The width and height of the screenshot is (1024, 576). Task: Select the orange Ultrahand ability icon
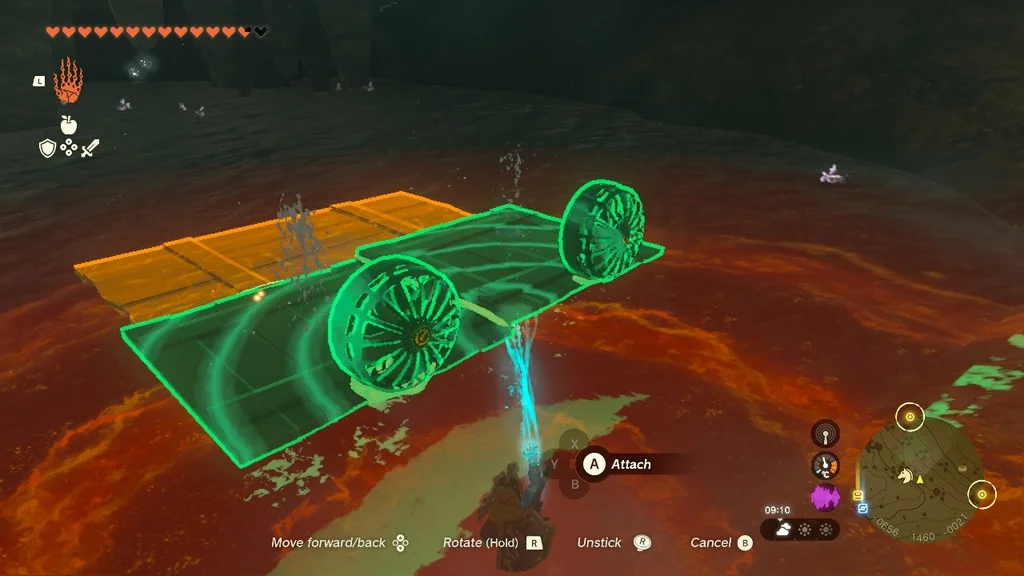67,80
